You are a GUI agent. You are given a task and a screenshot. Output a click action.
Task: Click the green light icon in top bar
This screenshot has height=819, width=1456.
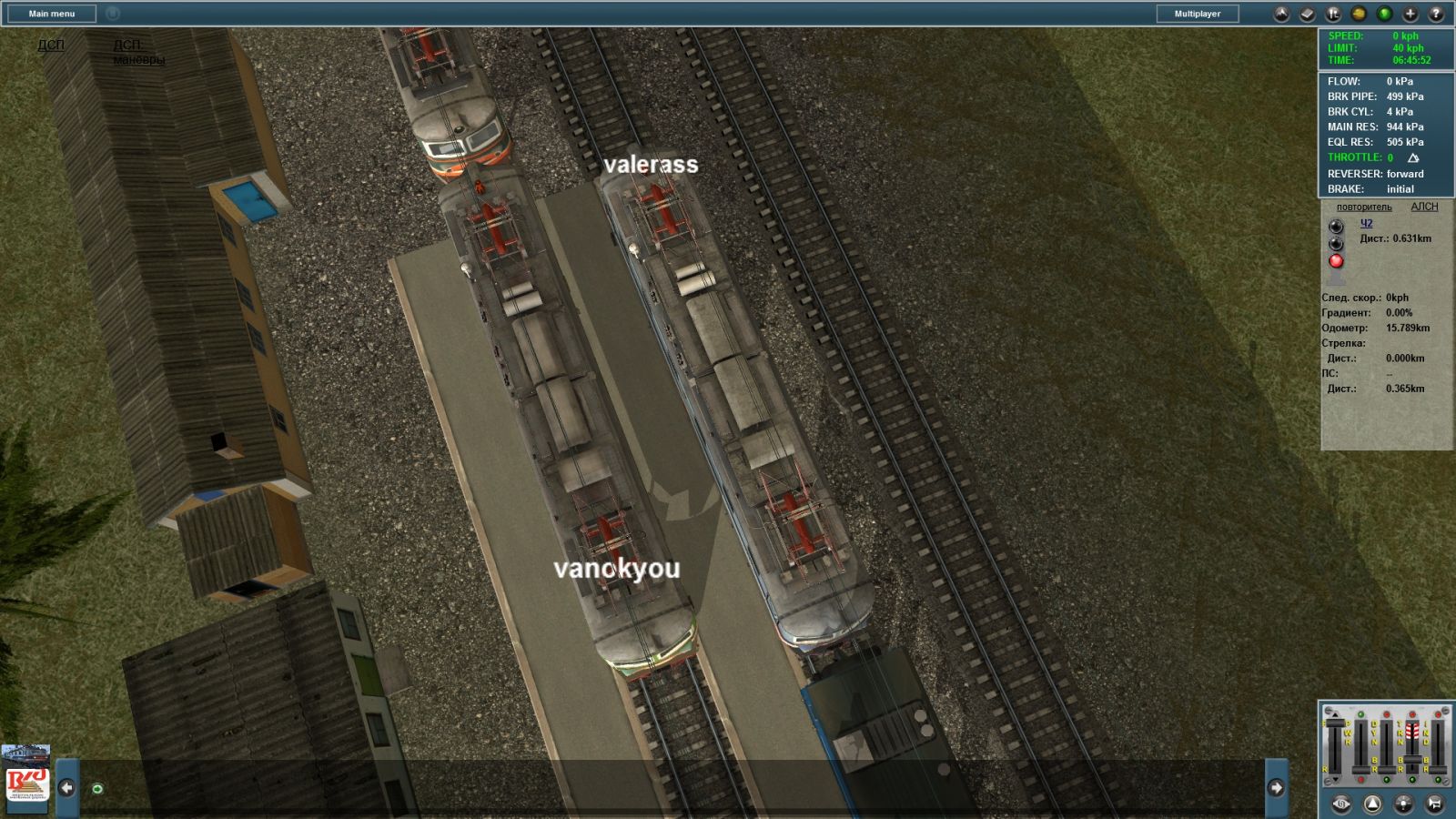(1384, 14)
